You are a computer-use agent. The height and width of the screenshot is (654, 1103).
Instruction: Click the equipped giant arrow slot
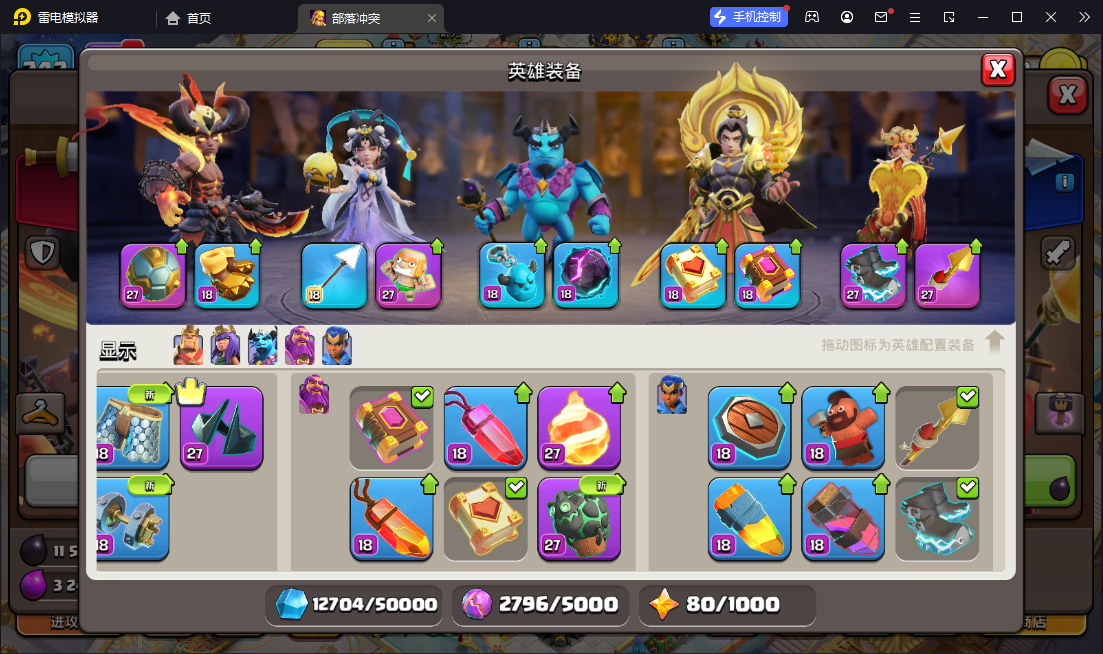tap(334, 275)
